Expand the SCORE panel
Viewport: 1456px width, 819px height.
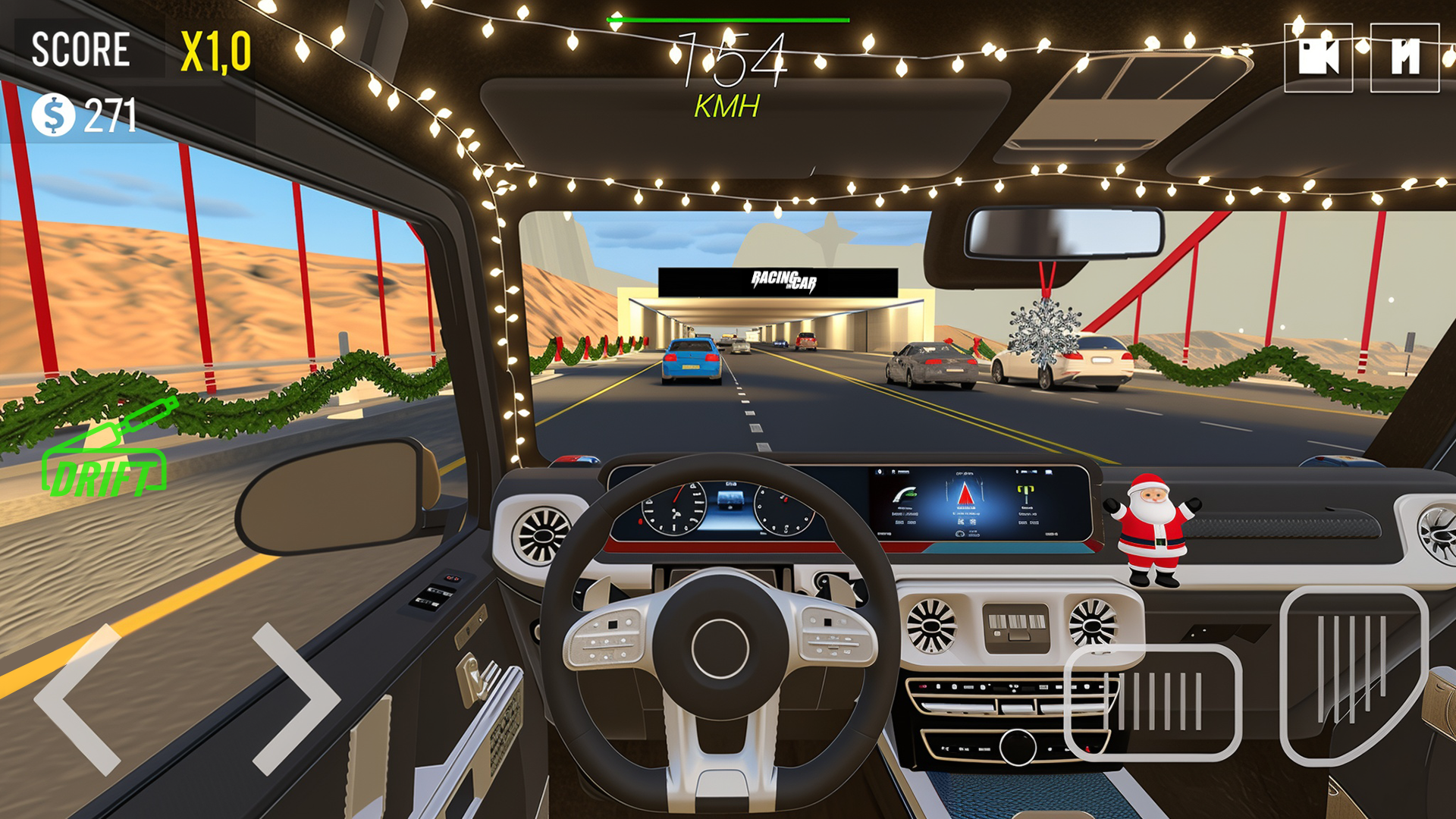click(80, 49)
